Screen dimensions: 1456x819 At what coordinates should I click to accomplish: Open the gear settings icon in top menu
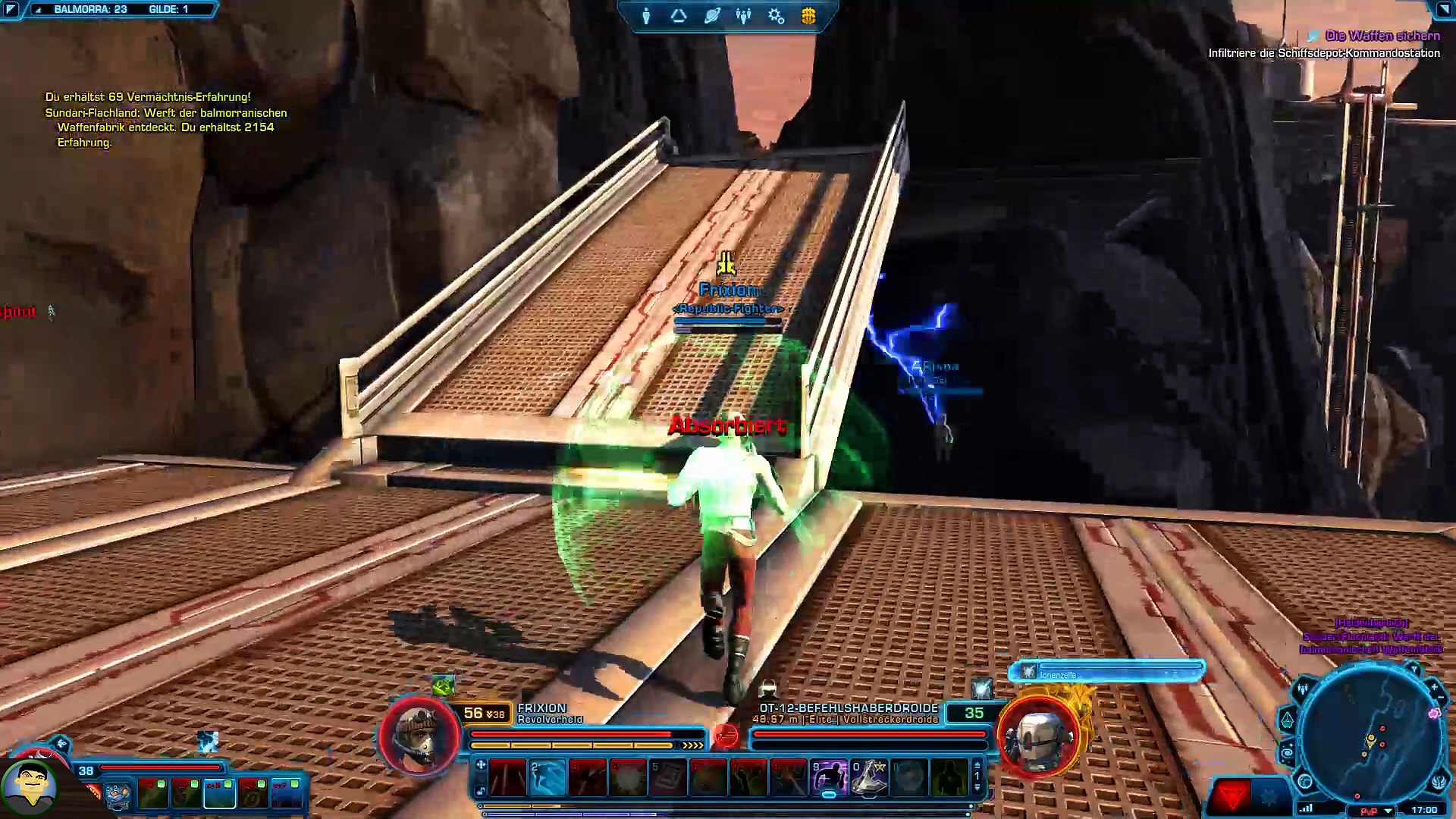click(x=776, y=16)
